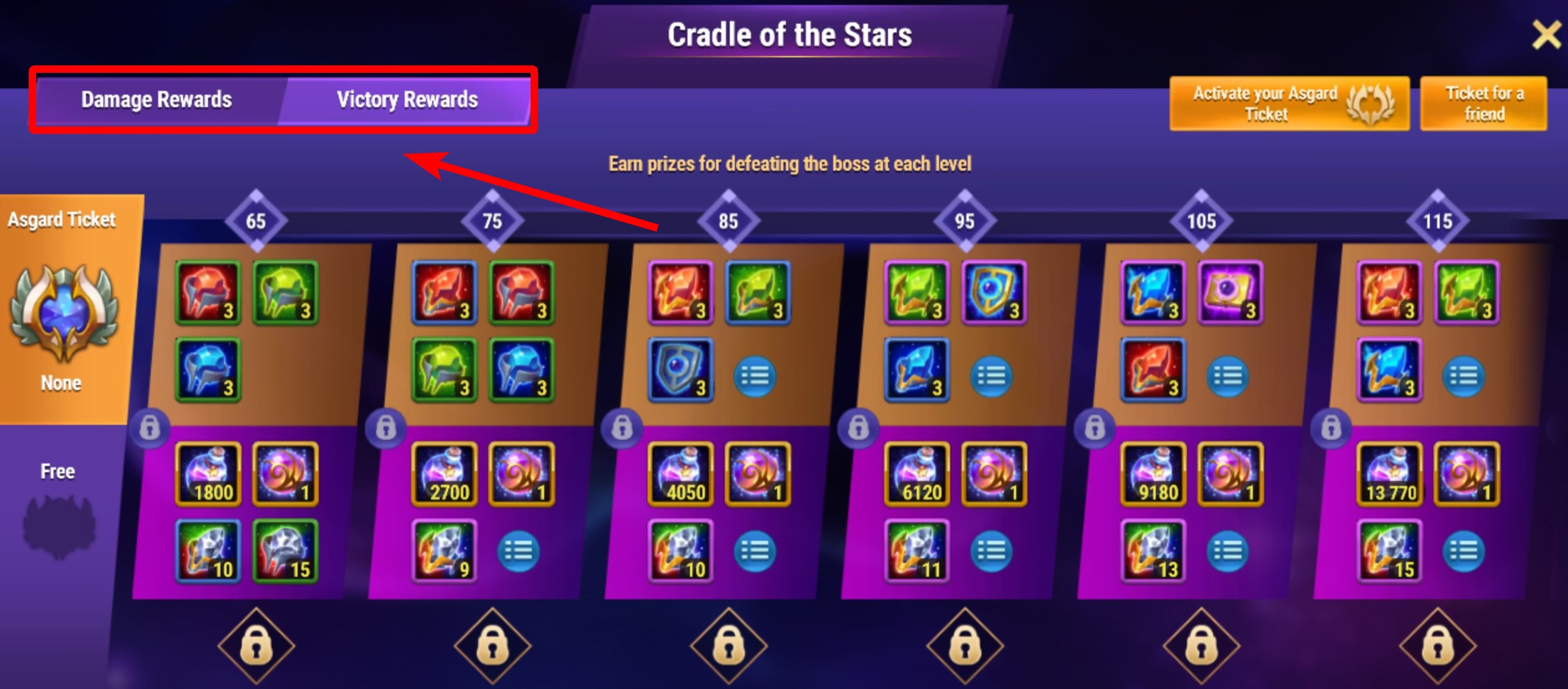This screenshot has height=689, width=1568.
Task: Close the Cradle of the Stars window
Action: click(x=1546, y=34)
